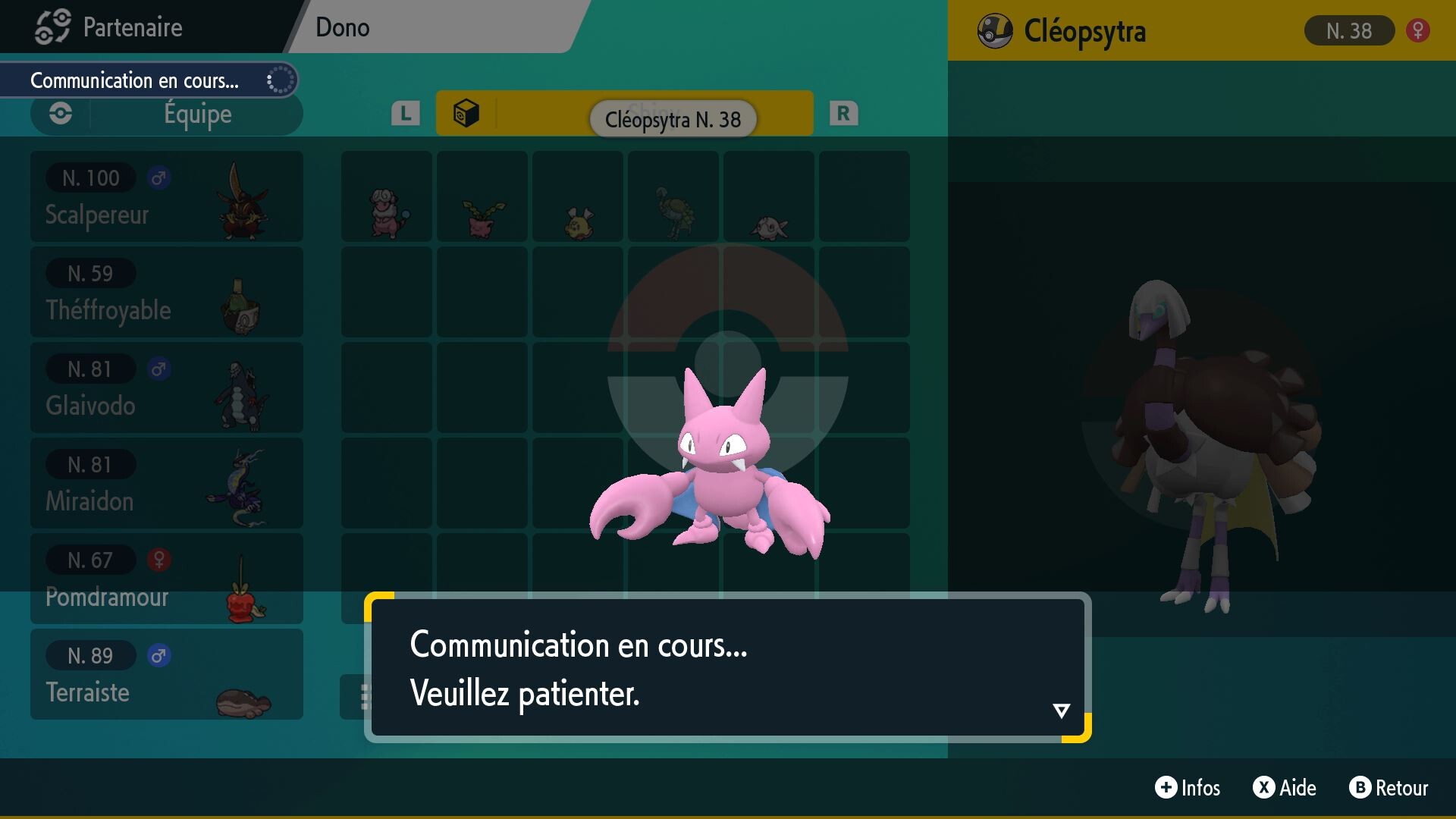The image size is (1456, 819).
Task: Open the Aide help option
Action: click(x=1285, y=788)
